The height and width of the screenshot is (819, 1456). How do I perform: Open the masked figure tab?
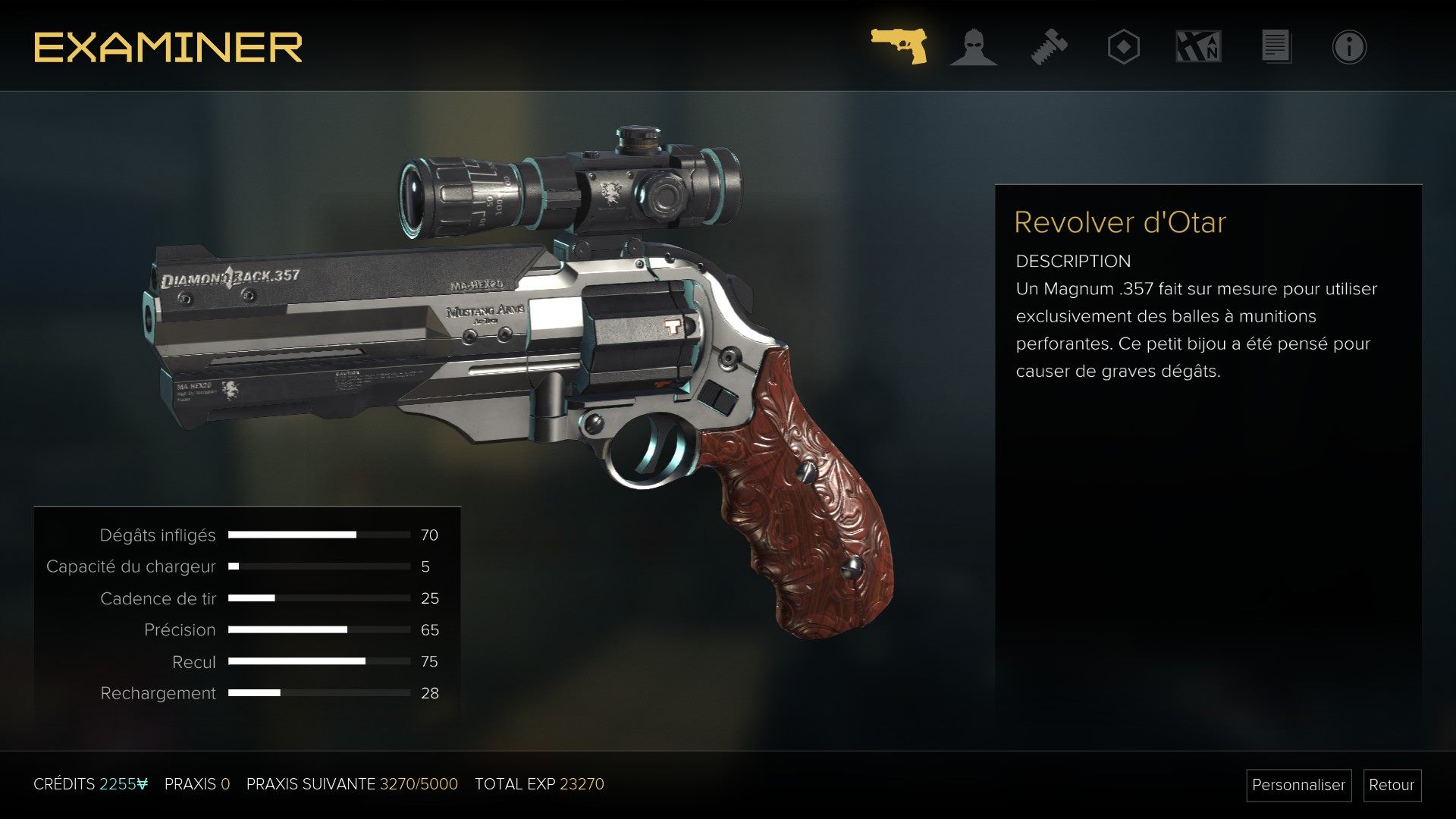coord(974,47)
